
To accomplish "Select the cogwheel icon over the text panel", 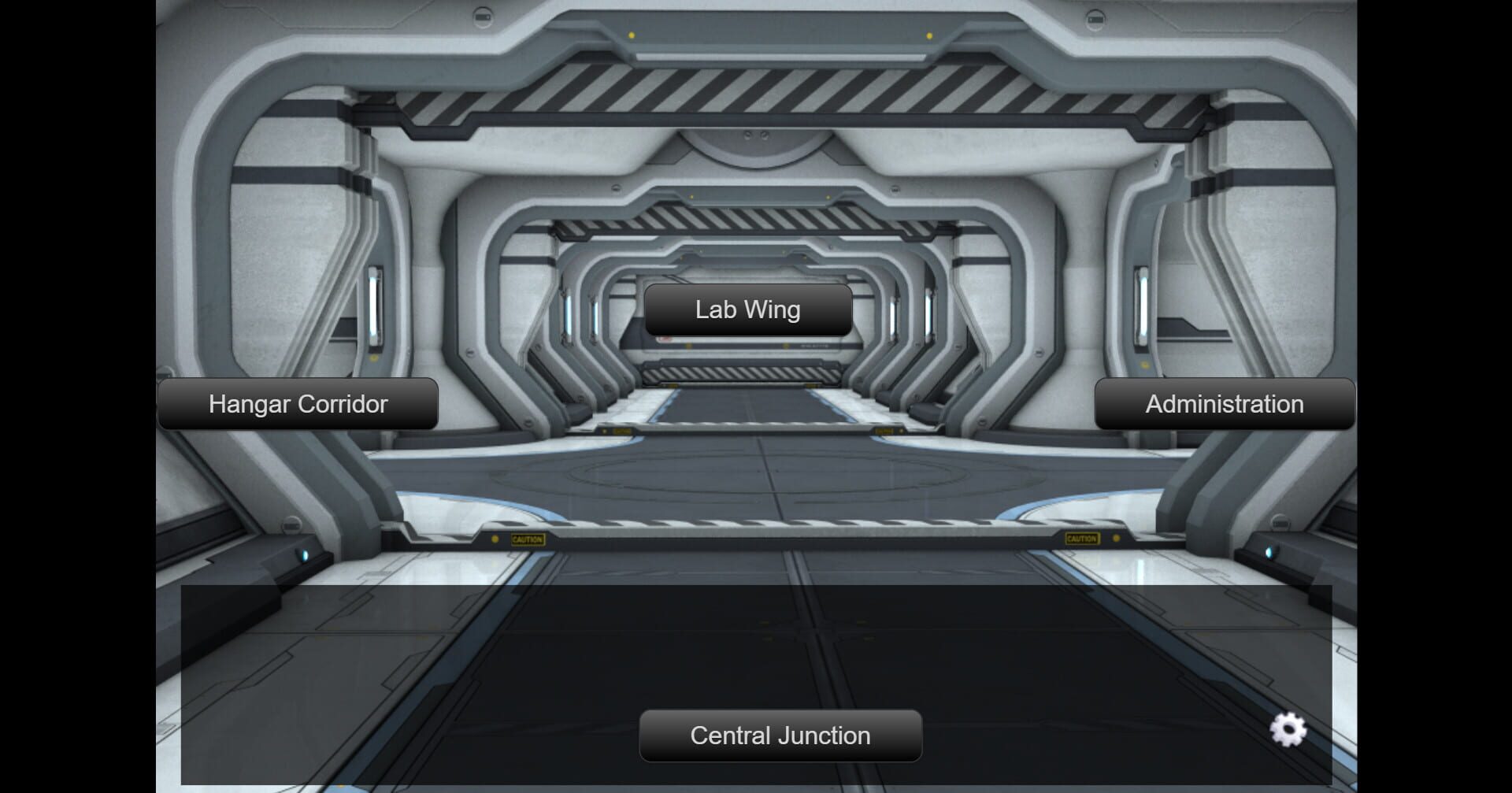I will [1288, 731].
